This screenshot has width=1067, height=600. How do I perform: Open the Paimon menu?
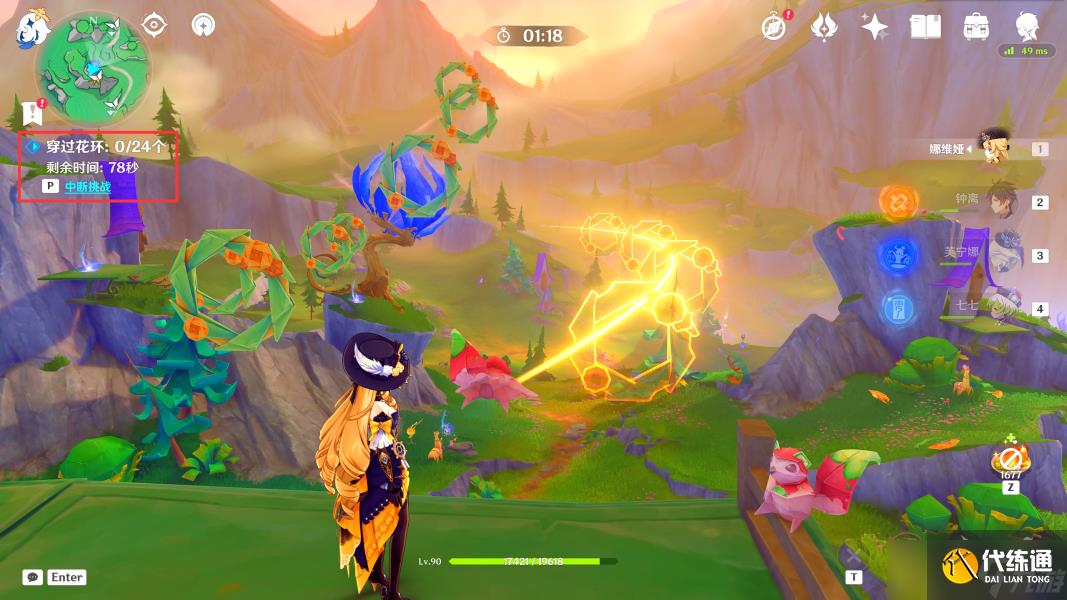point(32,29)
